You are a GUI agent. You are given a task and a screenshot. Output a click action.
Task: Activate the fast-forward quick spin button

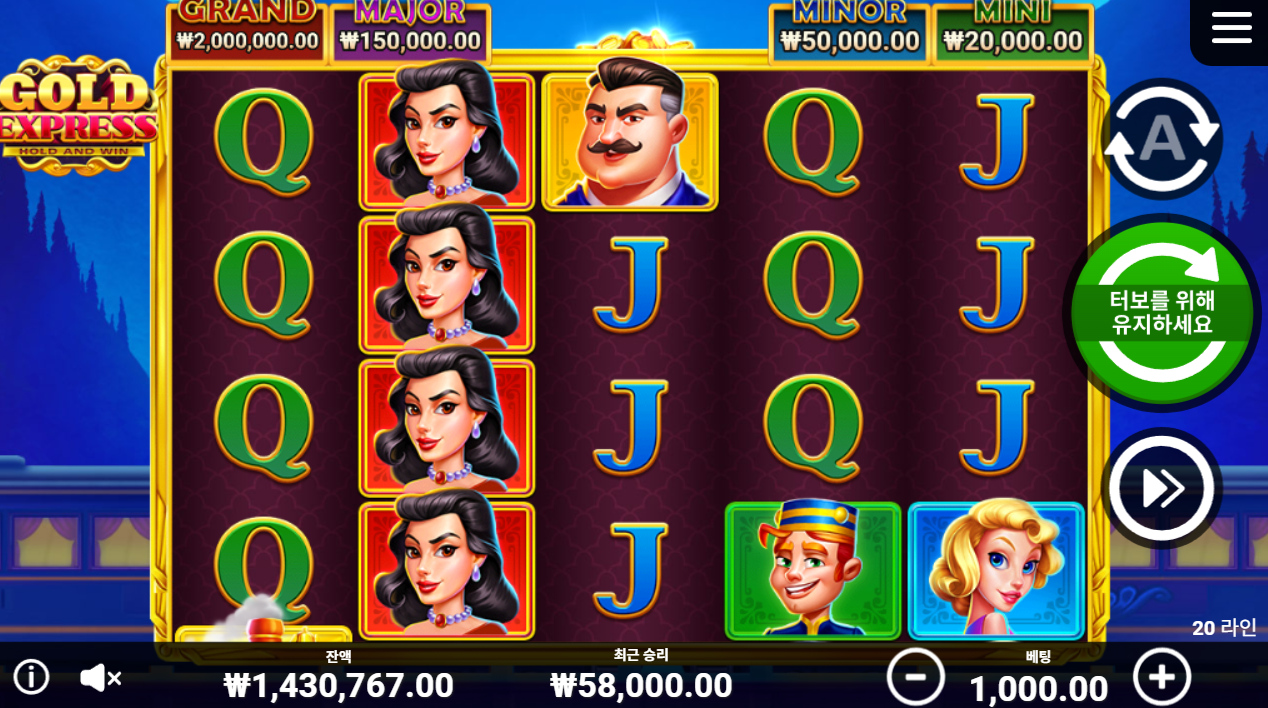1162,488
